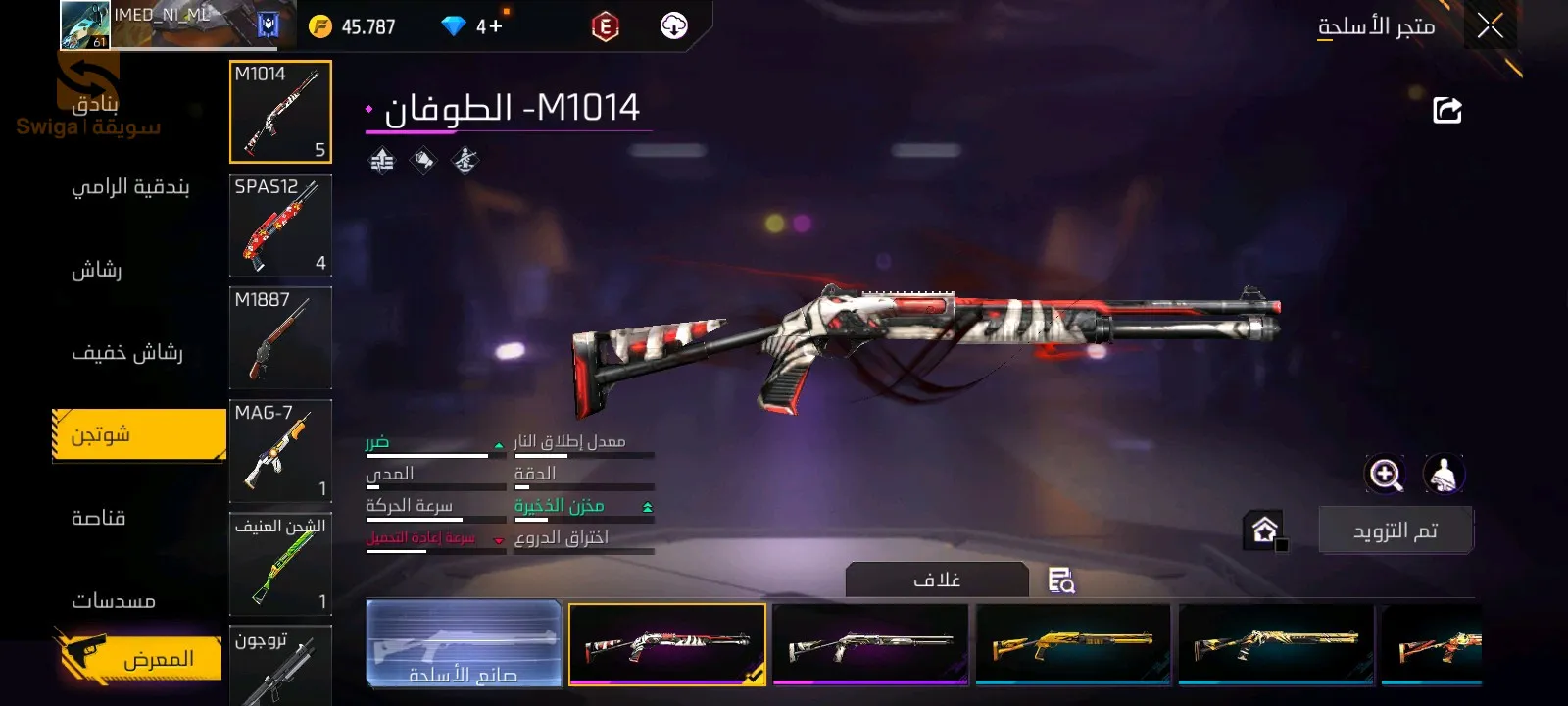Open the بندقية الرامي category
The width and height of the screenshot is (1568, 706).
click(x=130, y=187)
